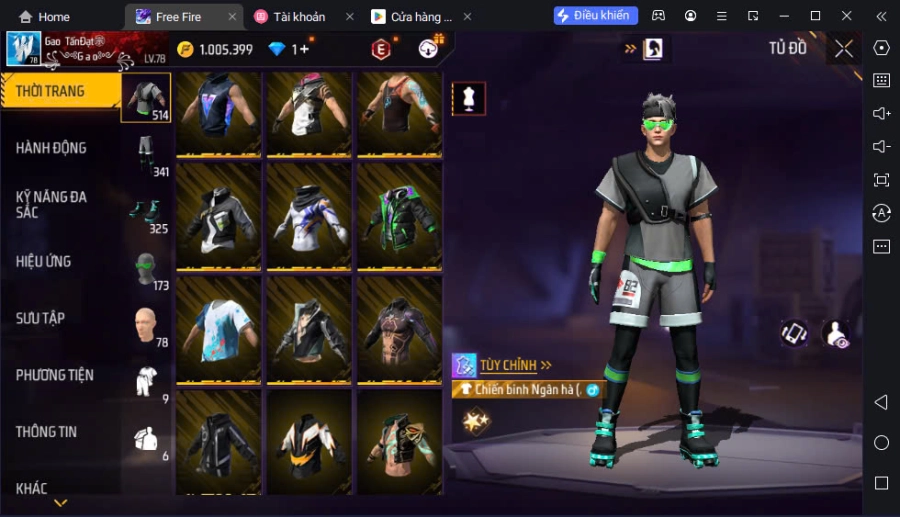Click the mannequin outfit preview icon
The width and height of the screenshot is (900, 517).
pyautogui.click(x=469, y=98)
